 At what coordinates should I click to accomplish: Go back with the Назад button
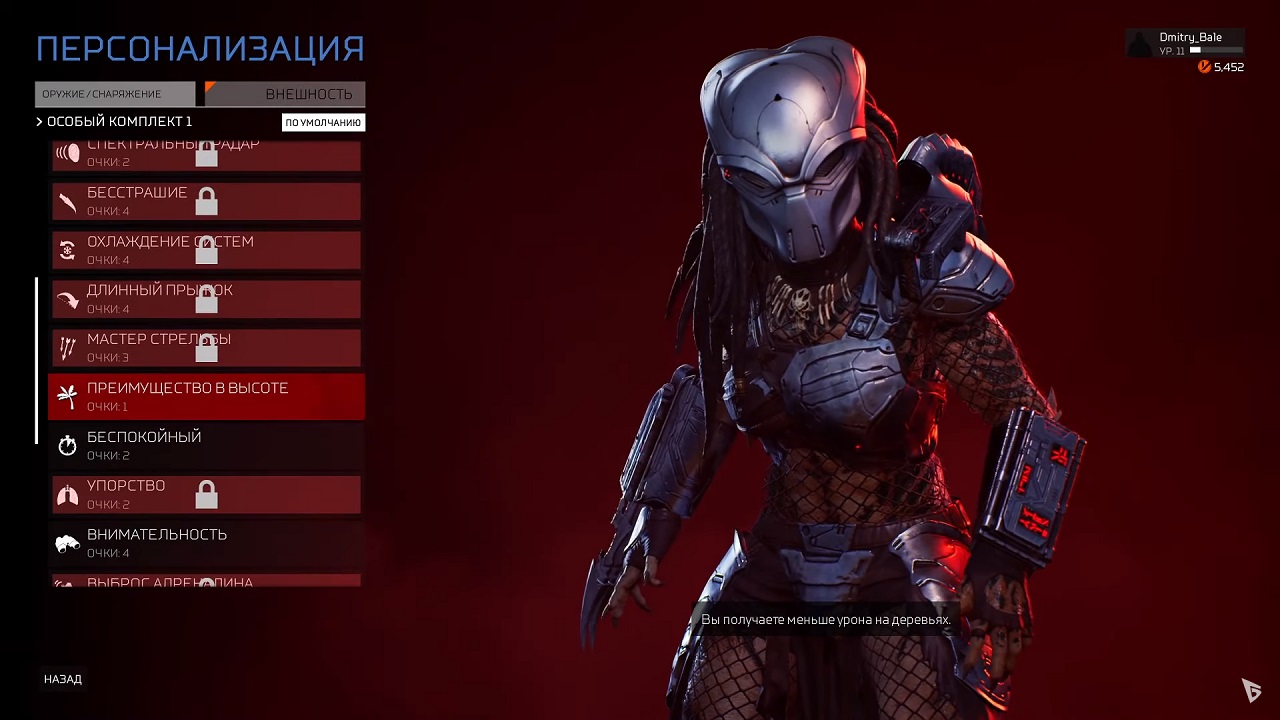tap(63, 679)
